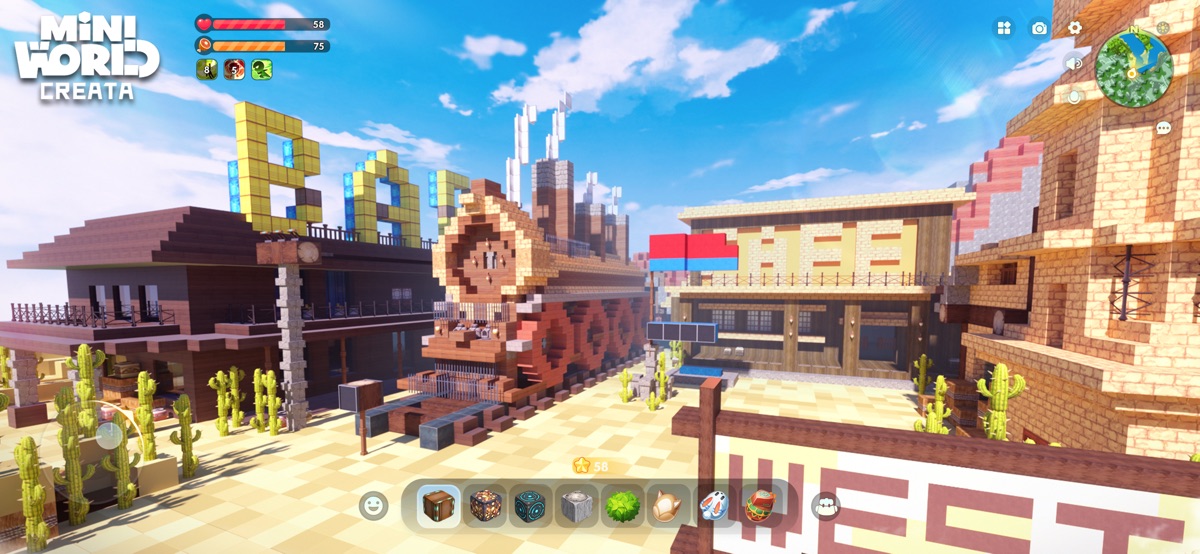This screenshot has width=1200, height=554.
Task: Toggle the microphone voice icon
Action: click(x=1074, y=97)
